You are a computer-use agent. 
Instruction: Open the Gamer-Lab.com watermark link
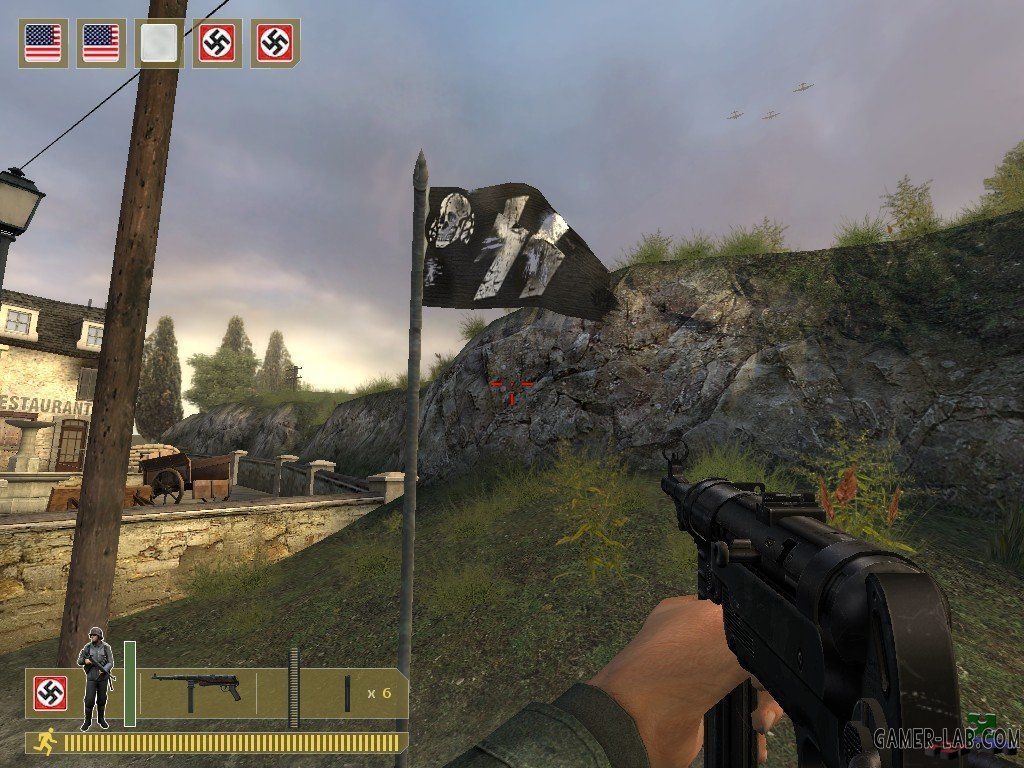click(944, 740)
